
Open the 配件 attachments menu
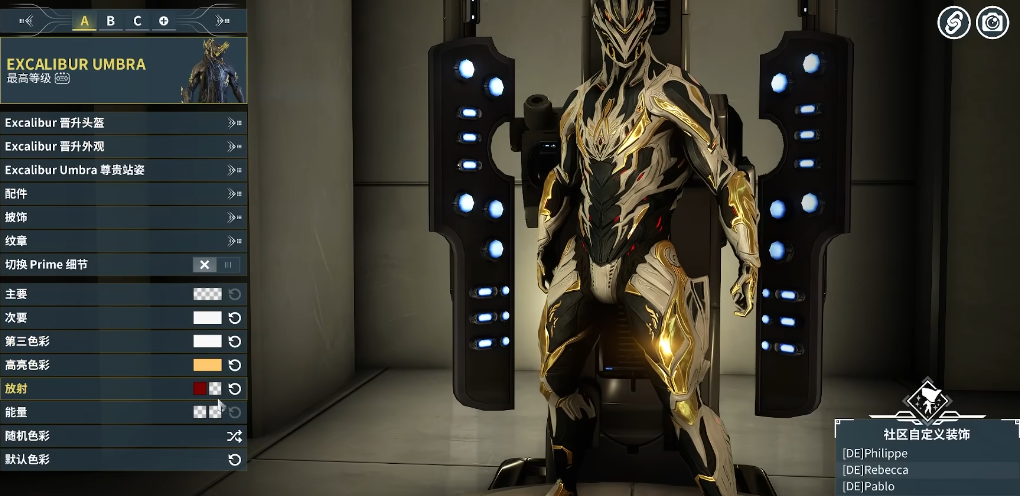click(123, 193)
